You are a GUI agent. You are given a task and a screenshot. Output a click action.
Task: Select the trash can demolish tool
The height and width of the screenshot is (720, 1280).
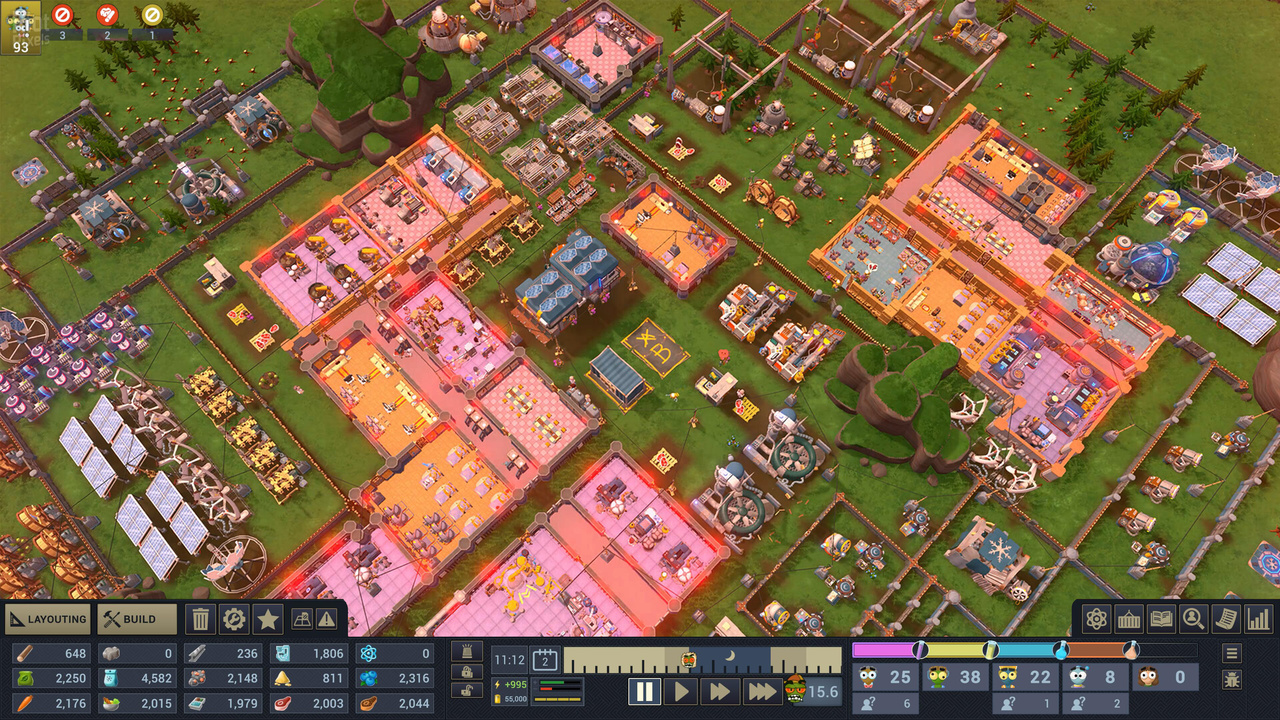click(201, 619)
